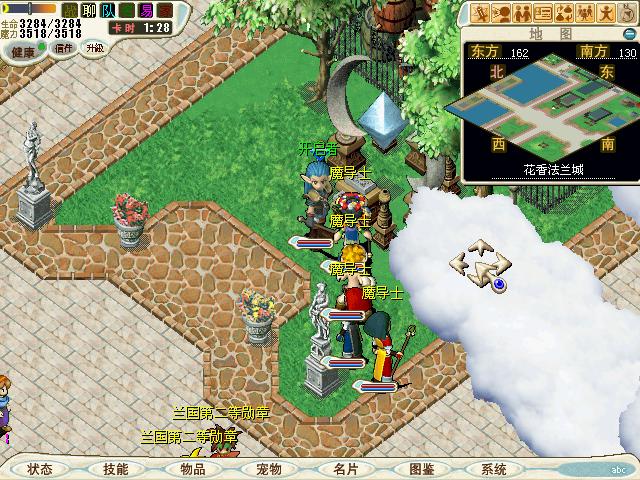
Task: Open the 状态 status menu
Action: tap(41, 469)
